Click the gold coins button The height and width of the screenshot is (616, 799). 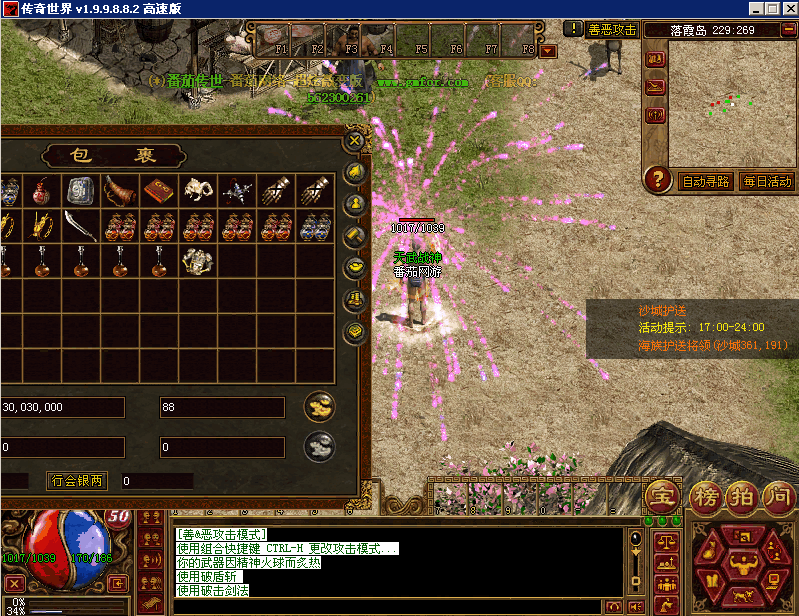319,406
